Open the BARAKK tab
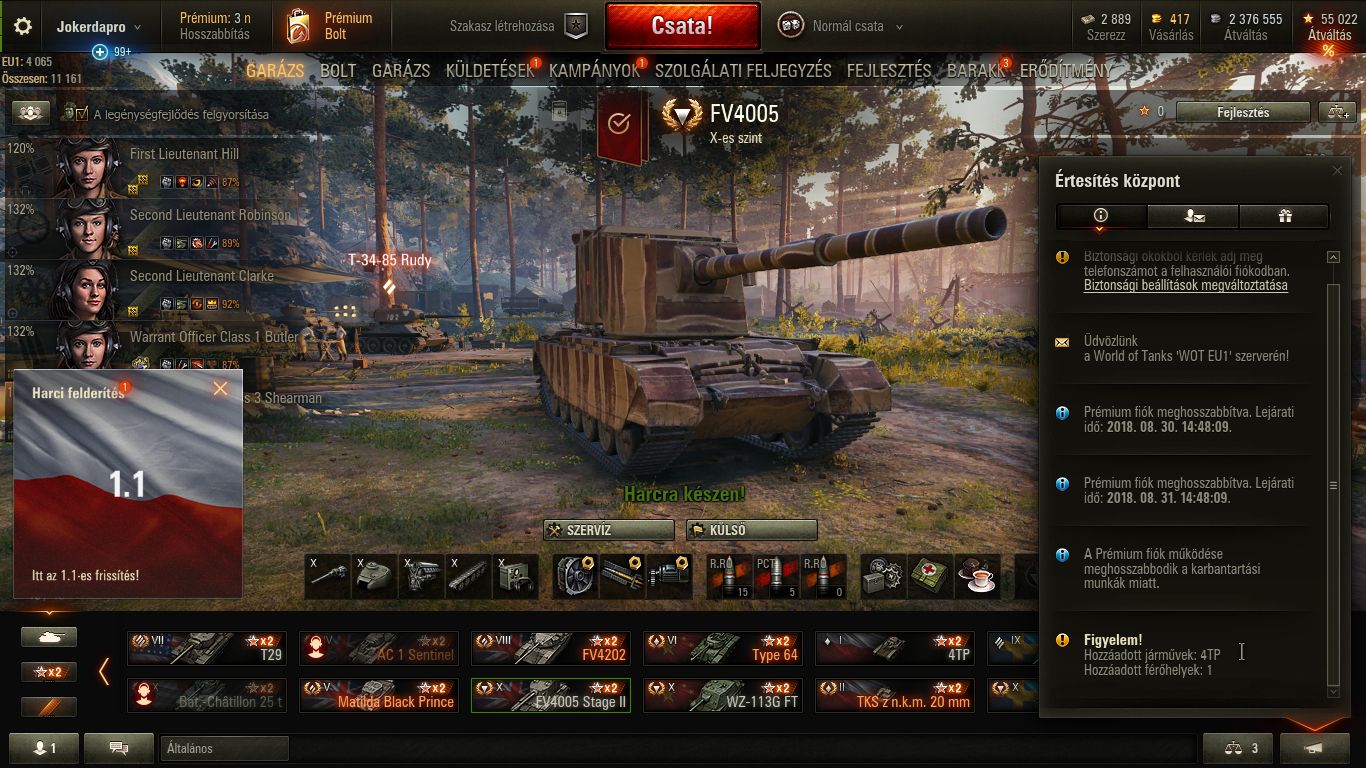The width and height of the screenshot is (1366, 768). 976,71
